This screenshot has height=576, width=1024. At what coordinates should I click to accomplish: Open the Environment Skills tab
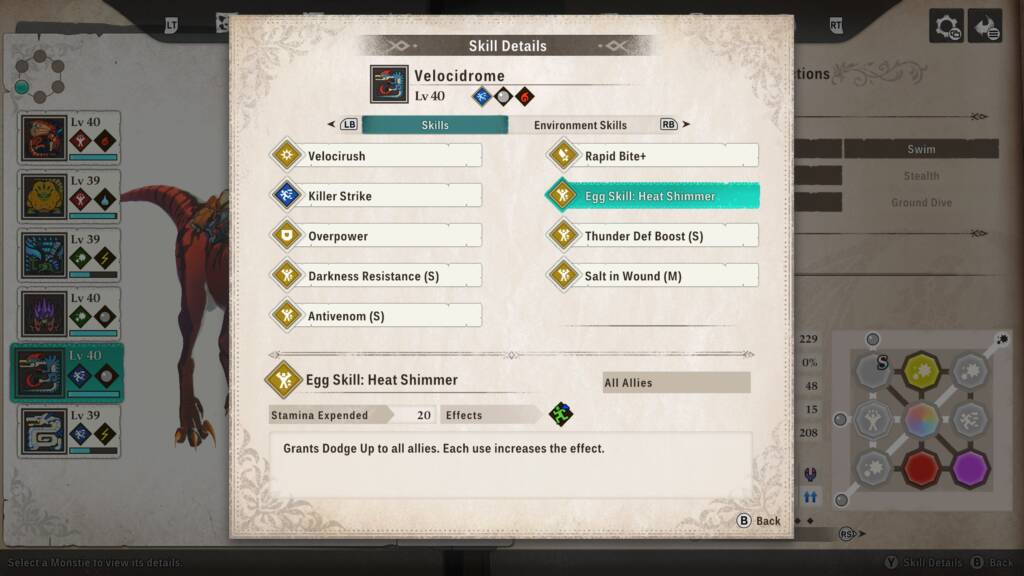coord(580,125)
